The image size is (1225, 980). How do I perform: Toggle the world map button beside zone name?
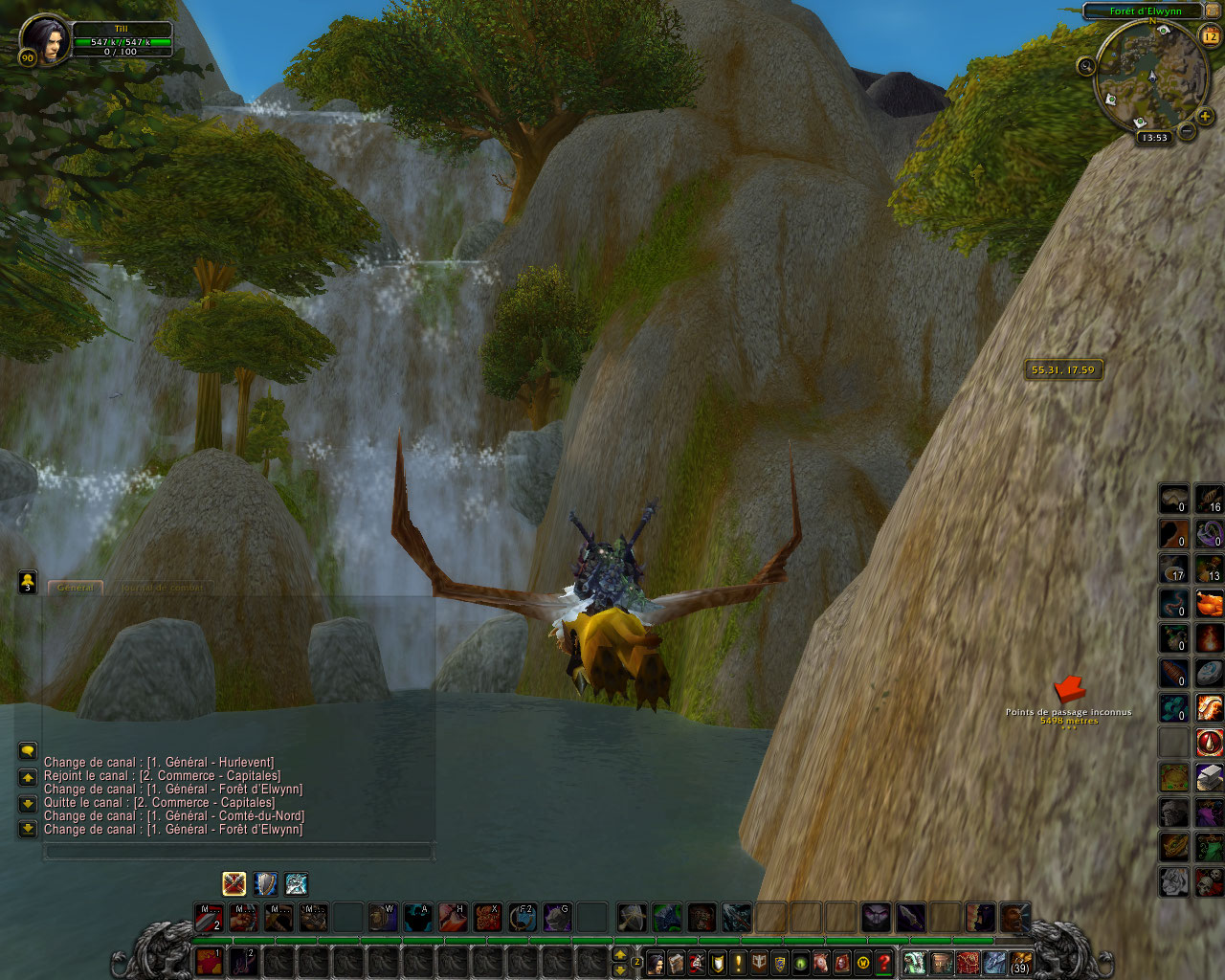coord(1213,11)
